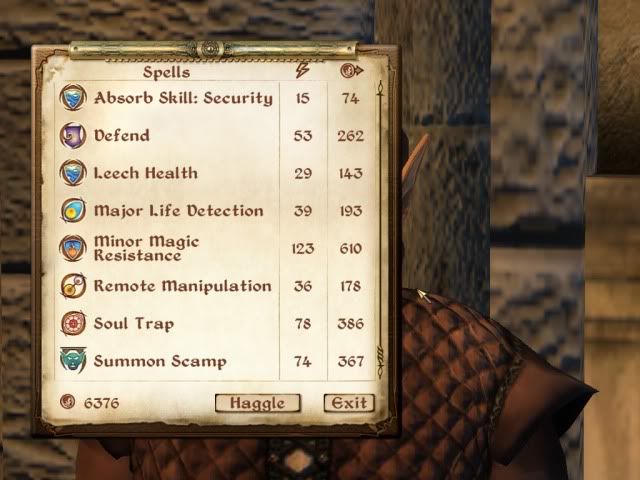Select the Remote Manipulation spell
The width and height of the screenshot is (640, 480).
(x=182, y=286)
